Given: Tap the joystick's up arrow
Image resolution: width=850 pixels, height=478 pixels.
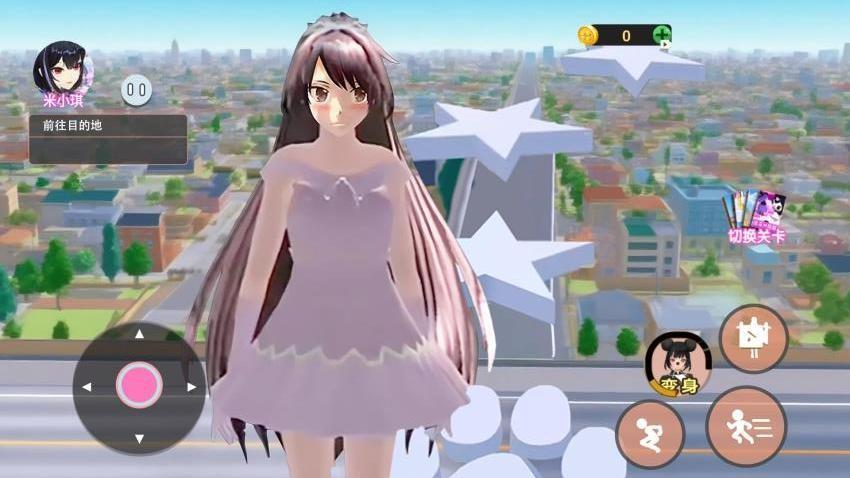Looking at the screenshot, I should point(139,334).
